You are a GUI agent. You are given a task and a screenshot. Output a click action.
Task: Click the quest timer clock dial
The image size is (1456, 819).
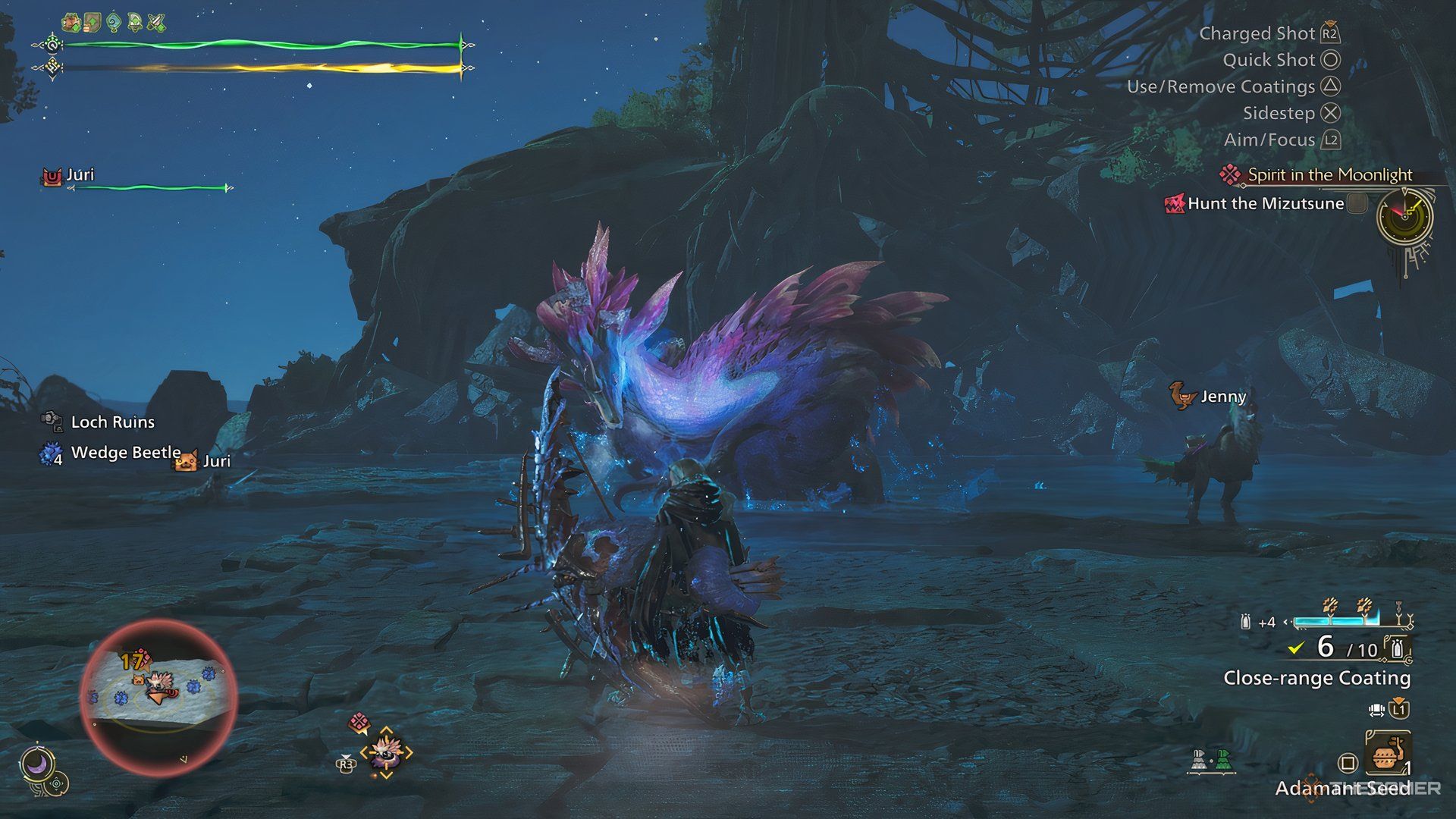pos(1404,217)
